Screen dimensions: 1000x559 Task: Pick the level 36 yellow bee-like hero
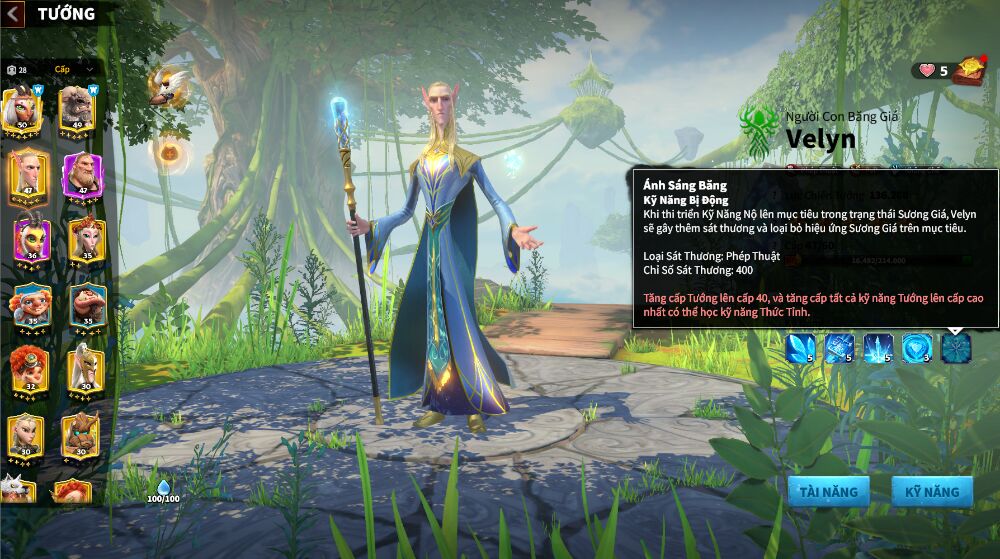30,240
